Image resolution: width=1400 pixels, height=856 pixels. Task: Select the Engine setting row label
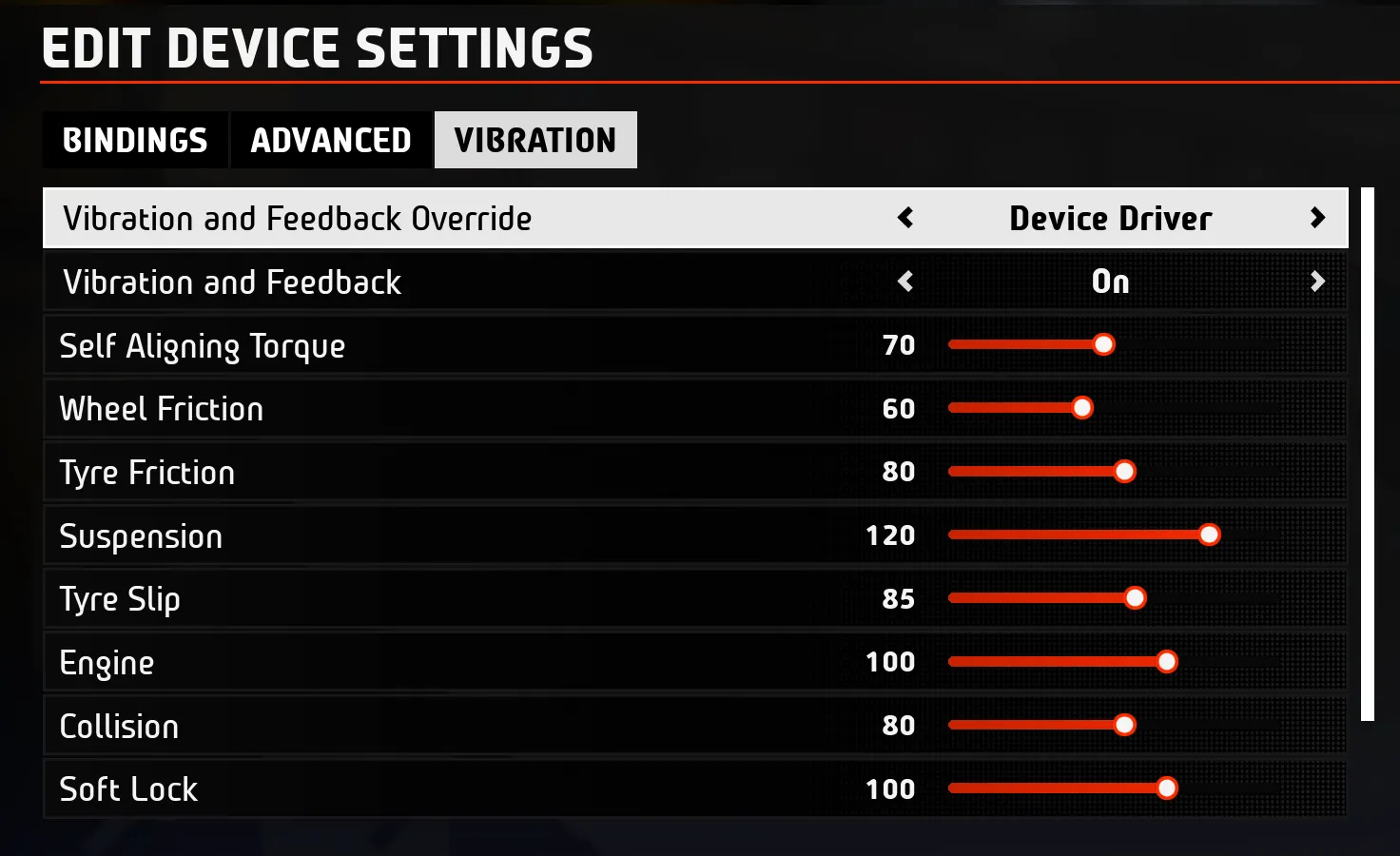click(x=107, y=663)
